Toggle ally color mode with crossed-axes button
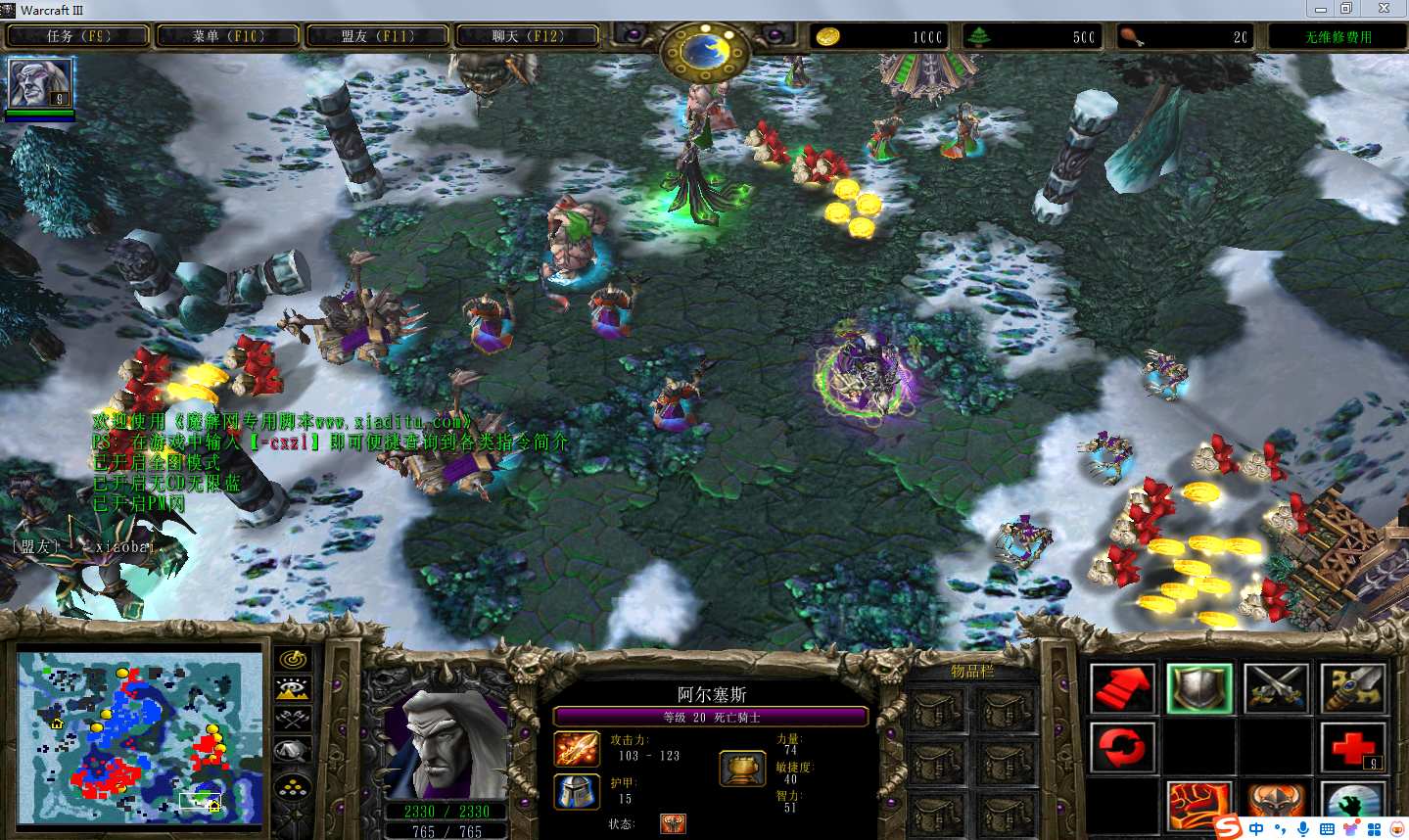This screenshot has width=1409, height=840. [294, 721]
